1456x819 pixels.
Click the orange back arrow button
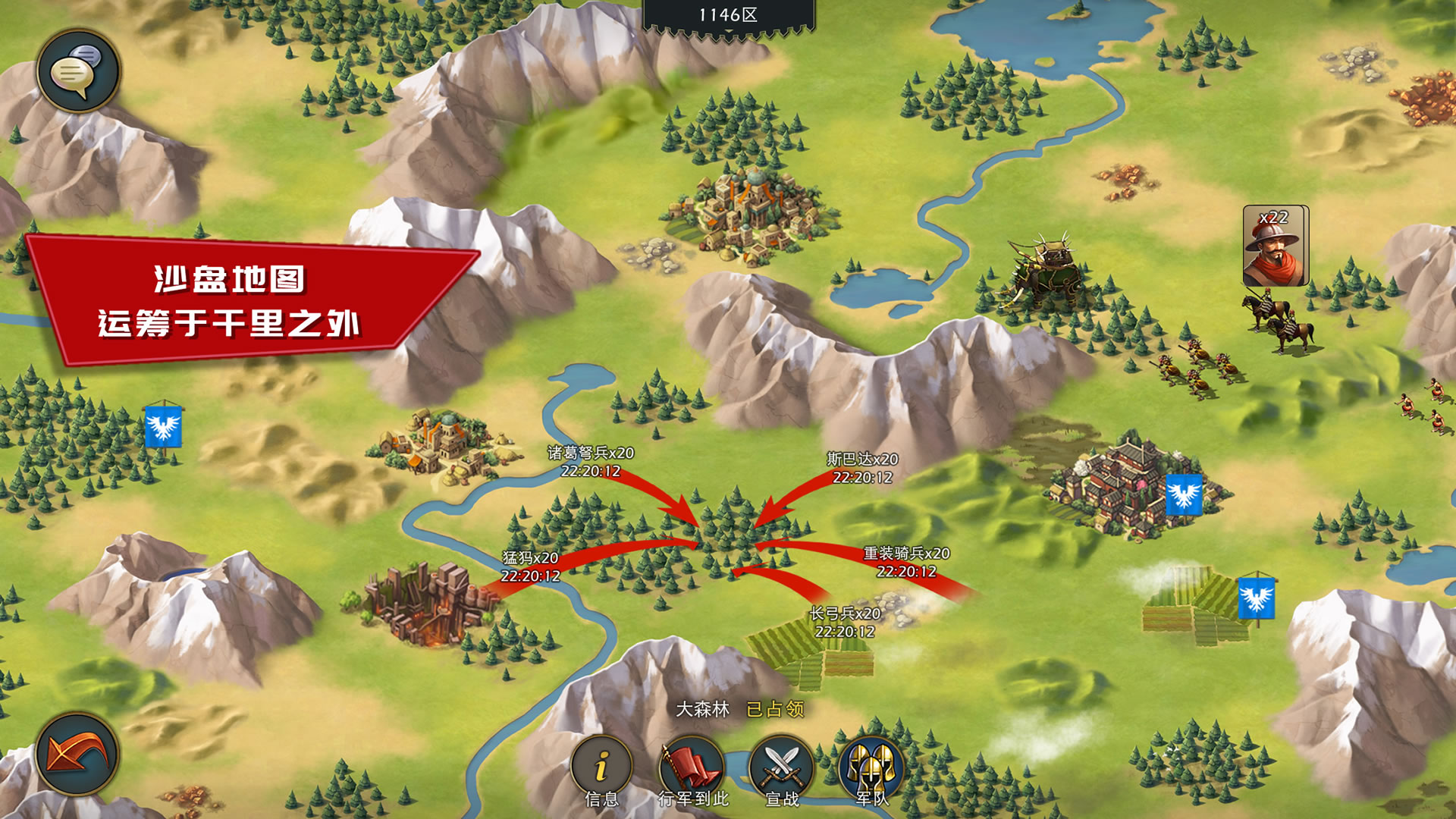[77, 754]
